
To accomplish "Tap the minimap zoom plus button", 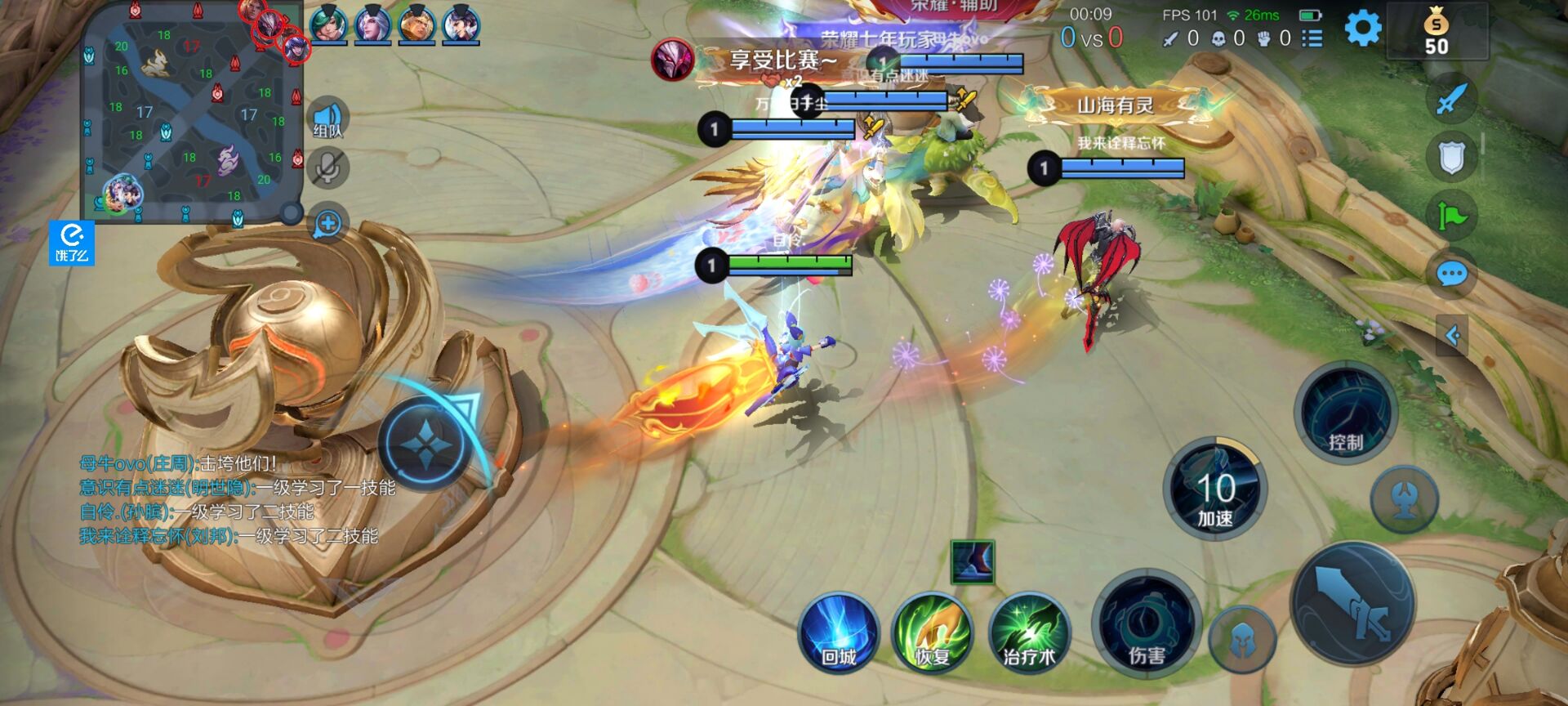I will [328, 223].
